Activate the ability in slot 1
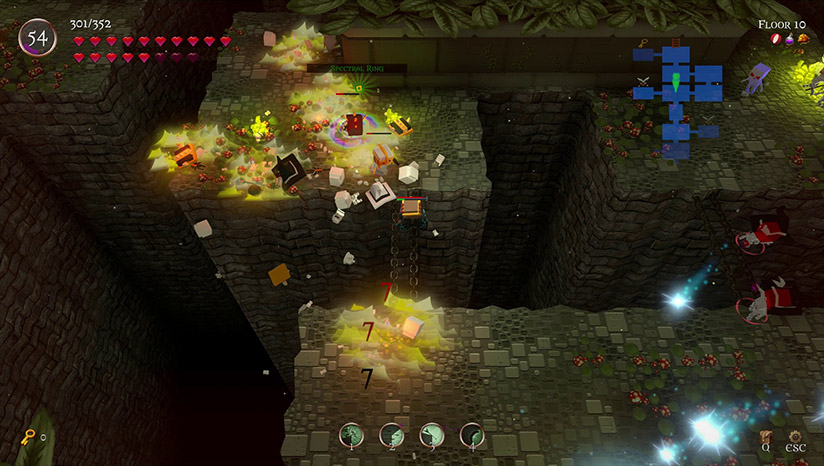The height and width of the screenshot is (466, 824). coord(351,435)
